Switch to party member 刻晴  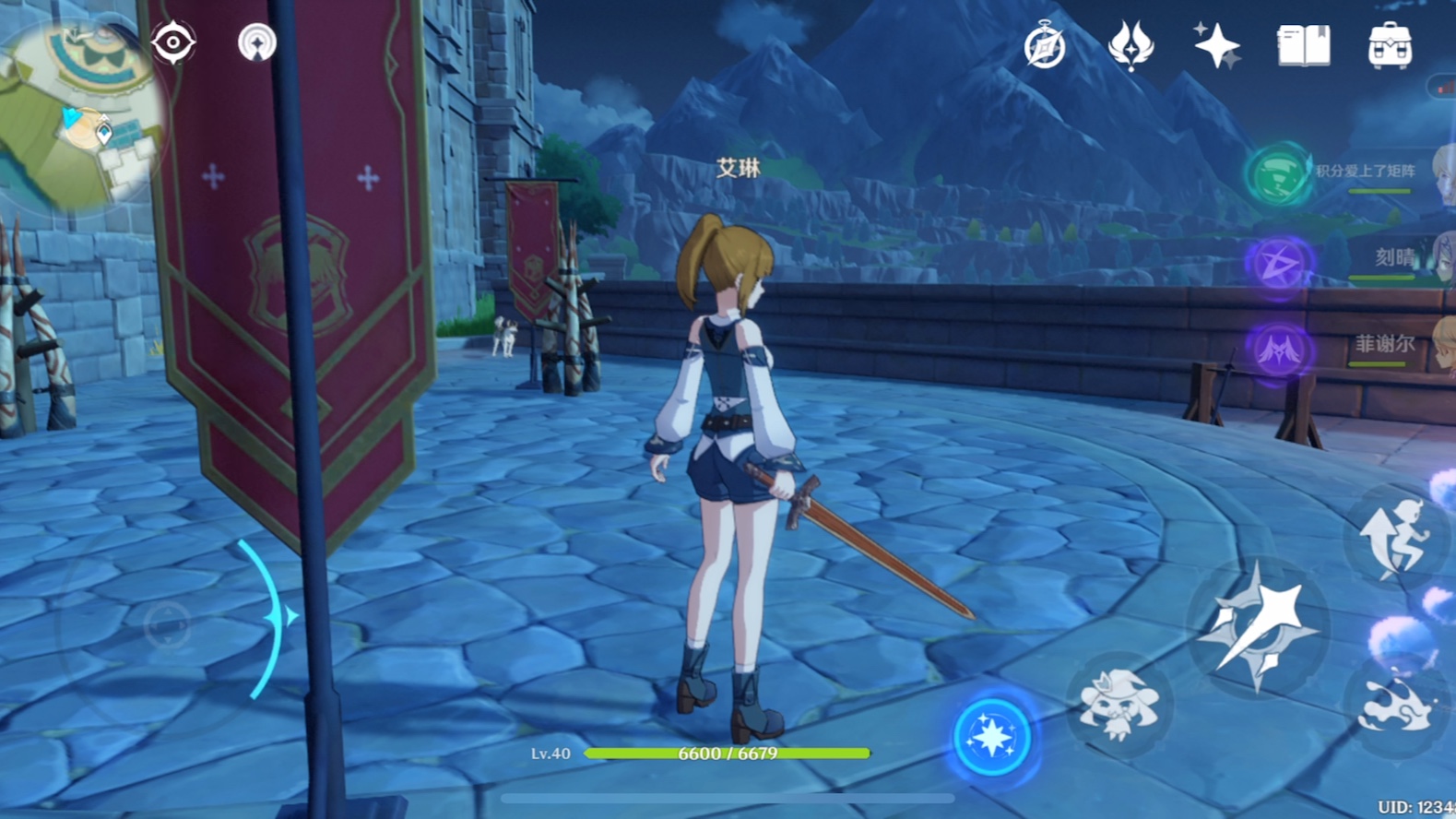[x=1279, y=264]
